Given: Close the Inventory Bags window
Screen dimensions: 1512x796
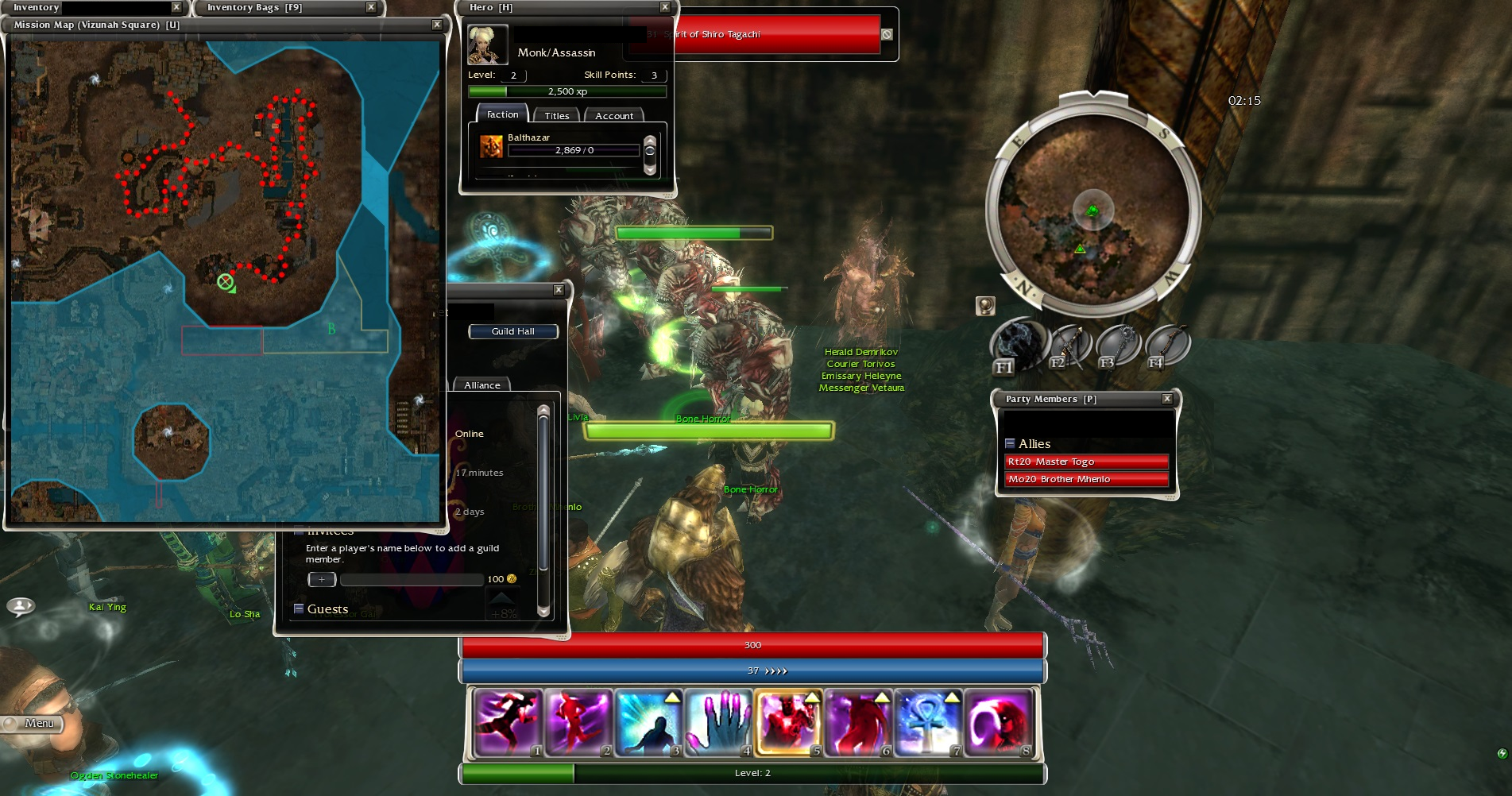Looking at the screenshot, I should 371,7.
